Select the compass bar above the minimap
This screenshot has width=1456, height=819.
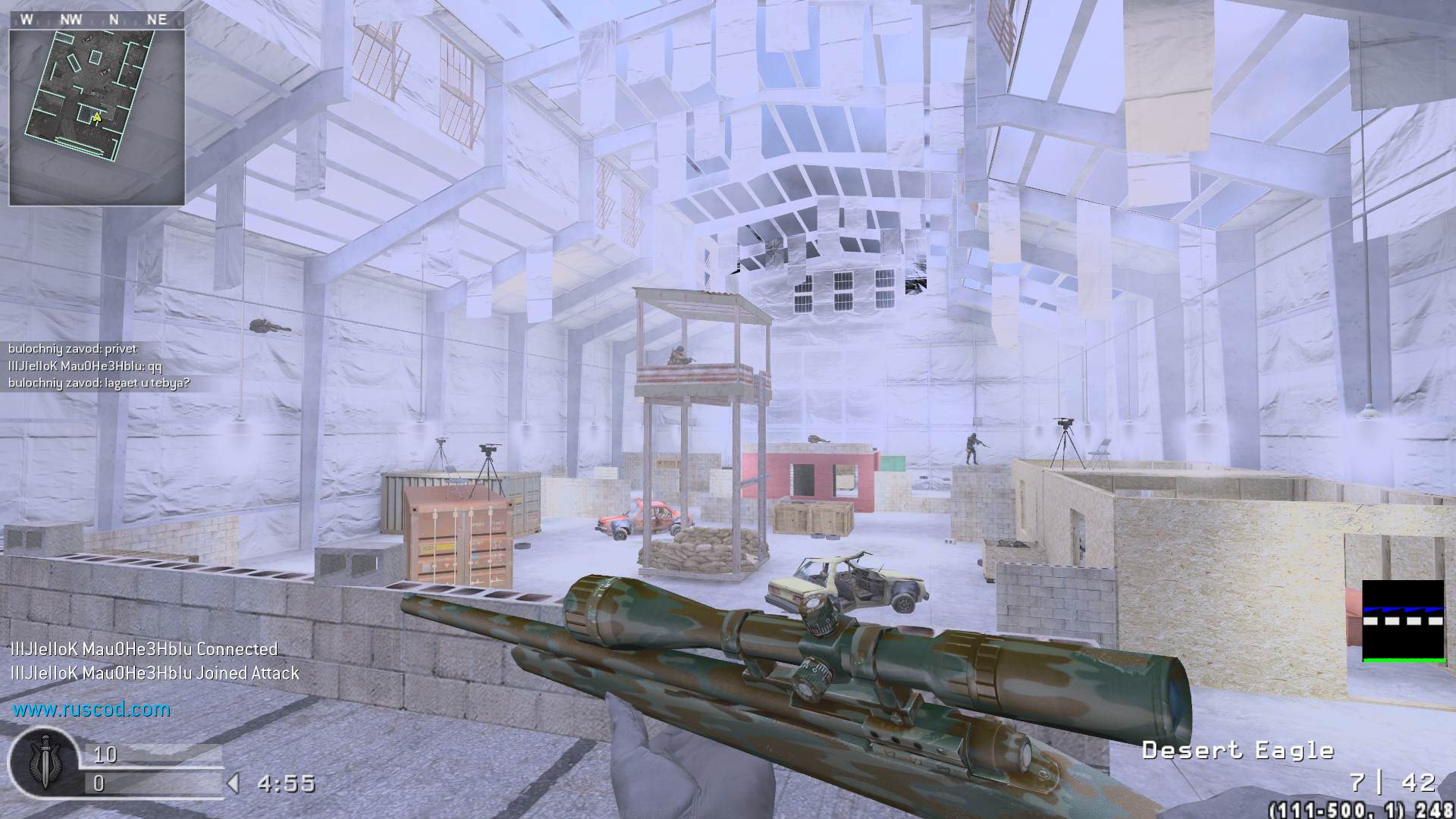96,20
